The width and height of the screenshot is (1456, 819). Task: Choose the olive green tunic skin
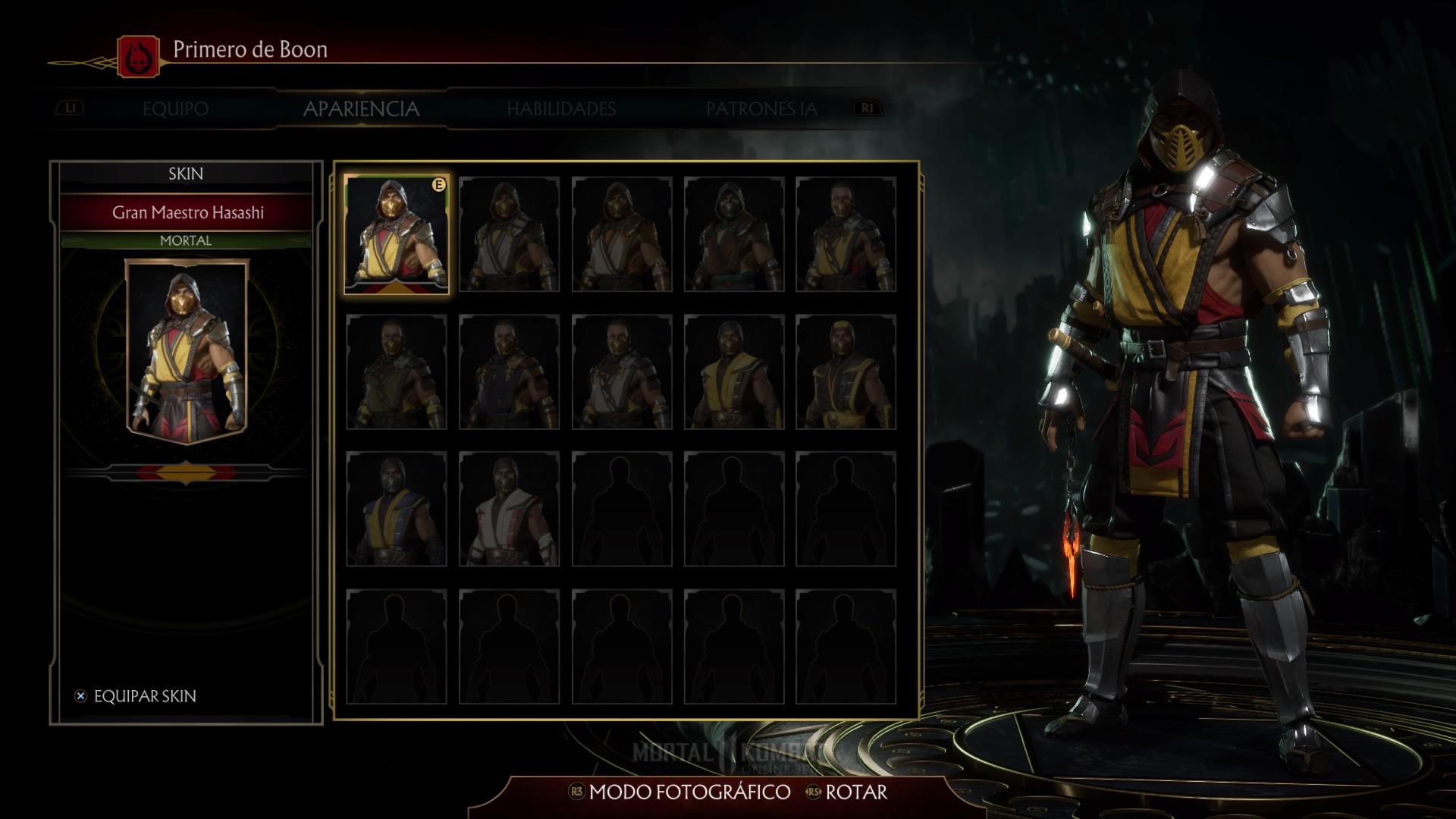click(x=397, y=372)
